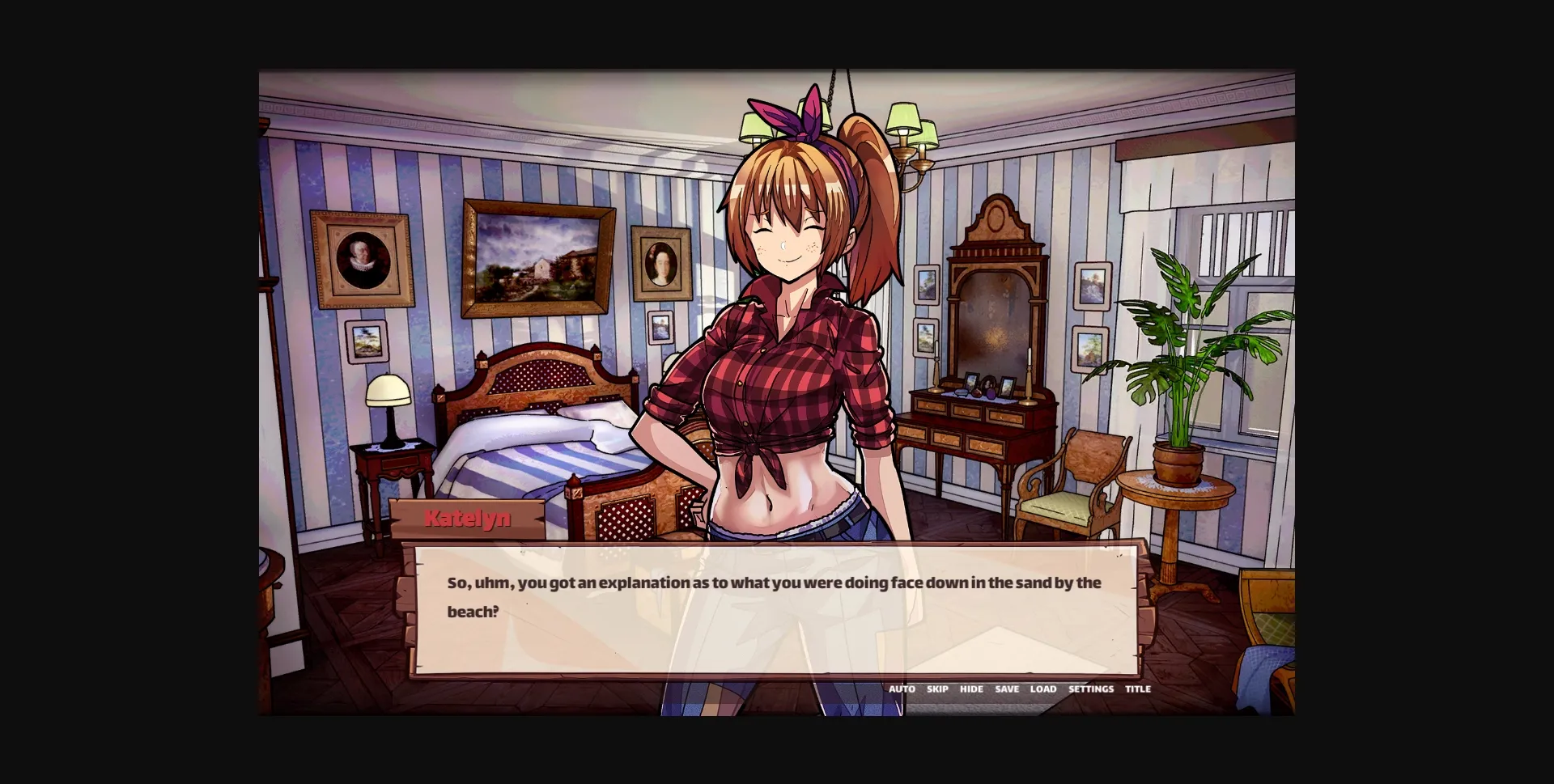Open the Load game menu

[x=1043, y=689]
